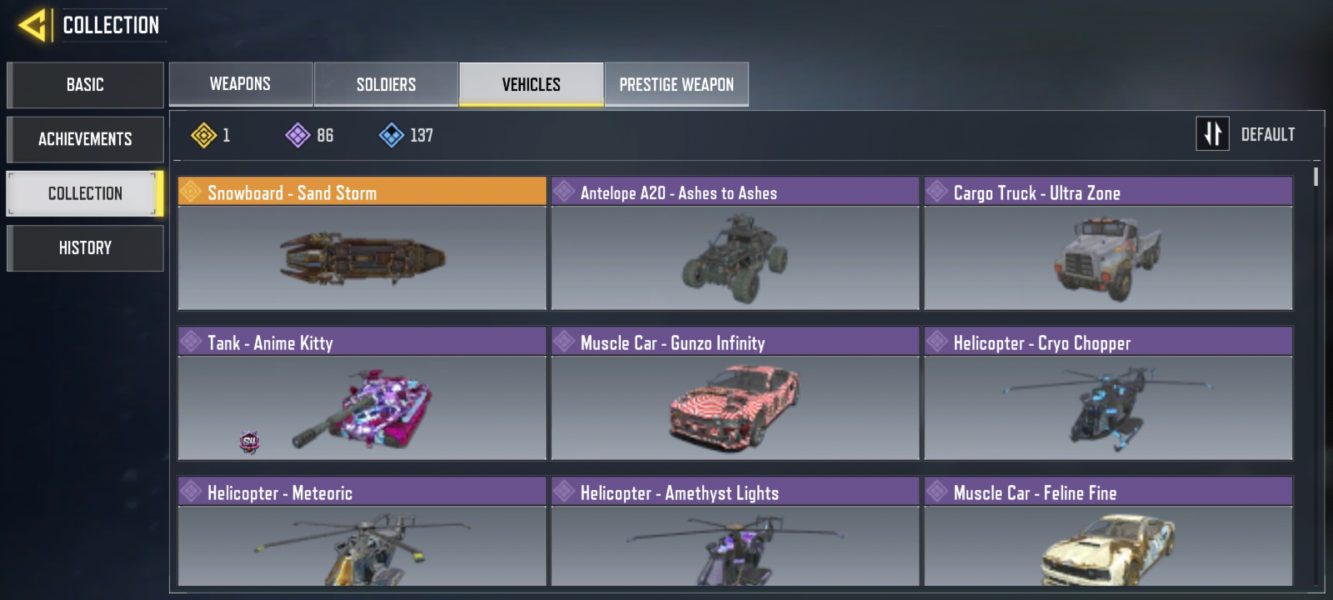Switch to the Soldiers tab
The width and height of the screenshot is (1333, 600).
click(x=386, y=84)
